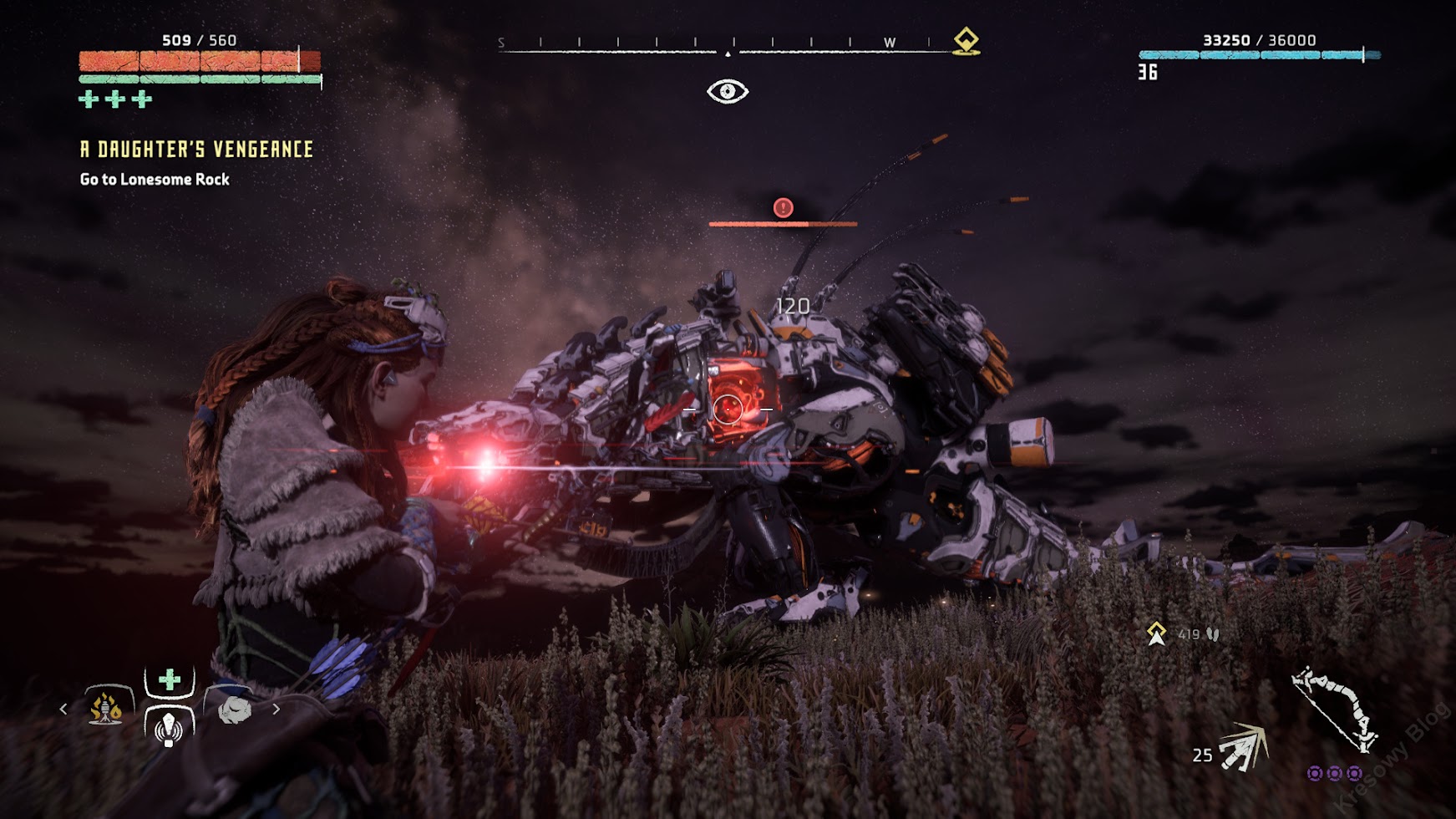Select the fire trap tool slot
This screenshot has width=1456, height=819.
[x=107, y=707]
